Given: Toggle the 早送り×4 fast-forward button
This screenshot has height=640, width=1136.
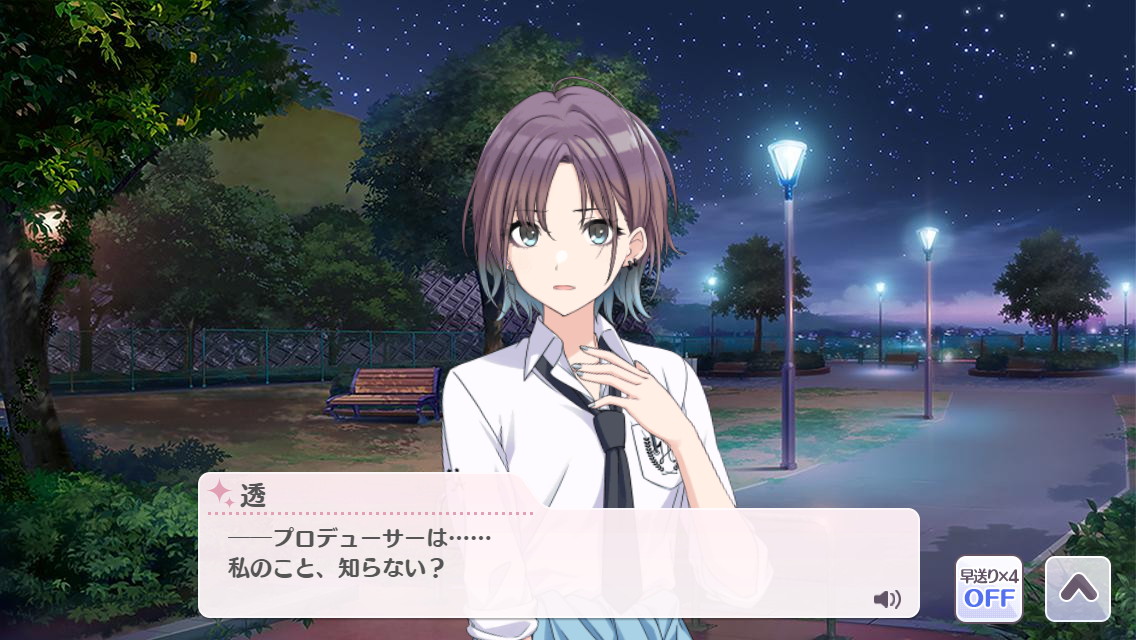Looking at the screenshot, I should click(988, 589).
